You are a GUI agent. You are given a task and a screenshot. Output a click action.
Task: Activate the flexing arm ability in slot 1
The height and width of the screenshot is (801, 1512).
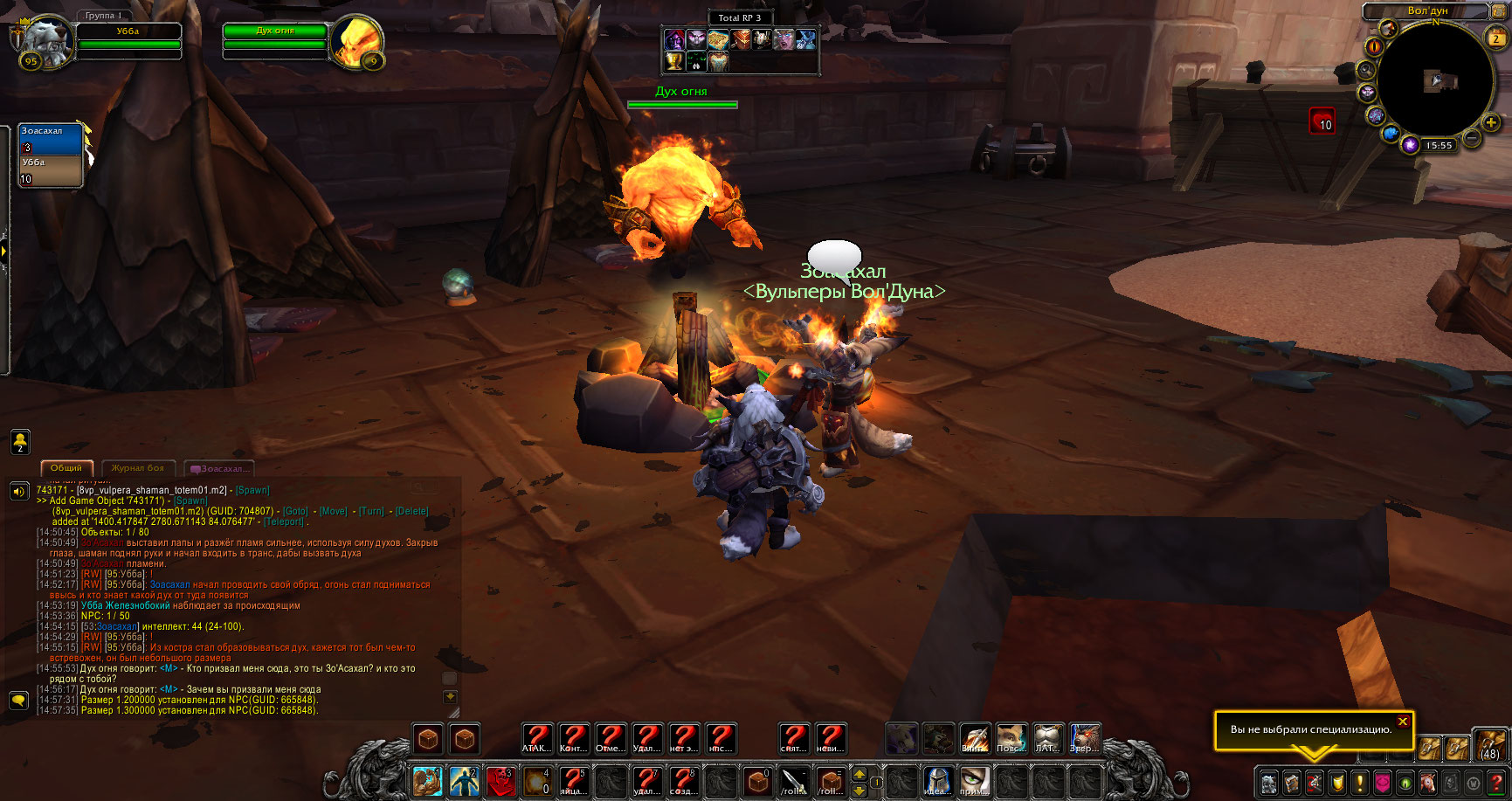(427, 780)
